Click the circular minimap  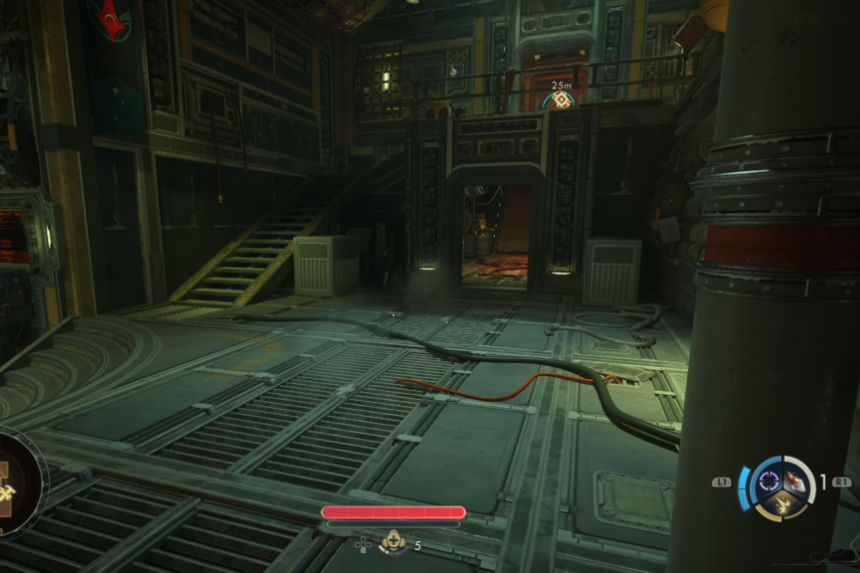point(14,482)
